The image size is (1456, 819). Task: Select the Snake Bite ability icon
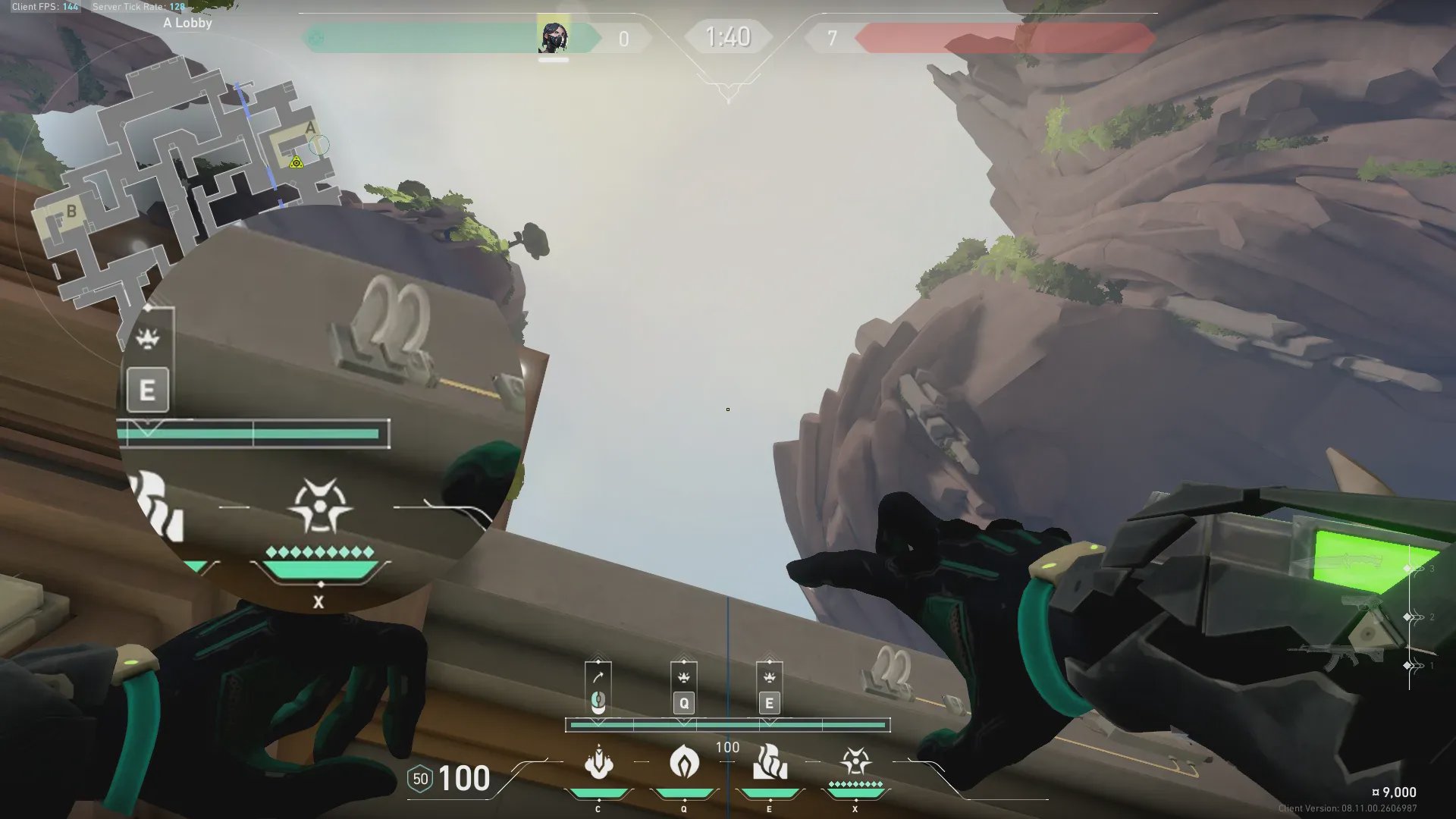point(598,762)
